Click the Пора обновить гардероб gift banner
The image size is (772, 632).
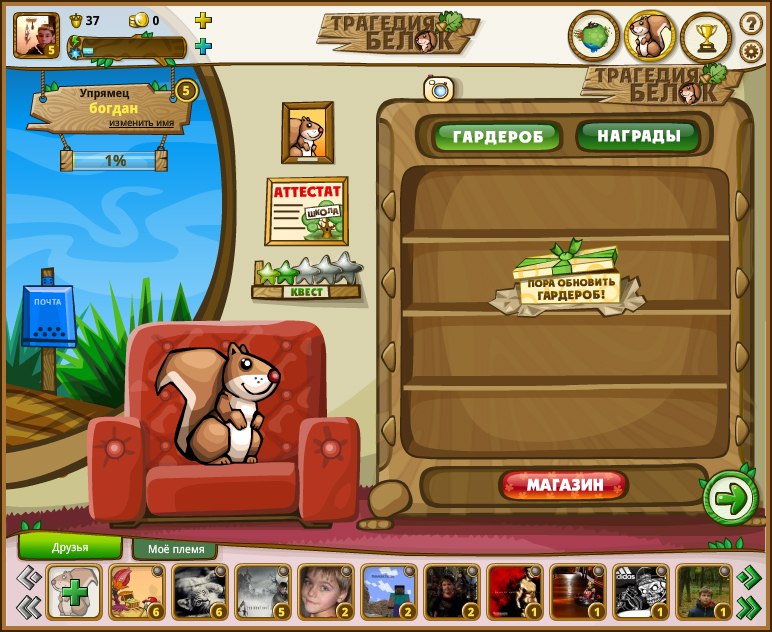coord(567,280)
